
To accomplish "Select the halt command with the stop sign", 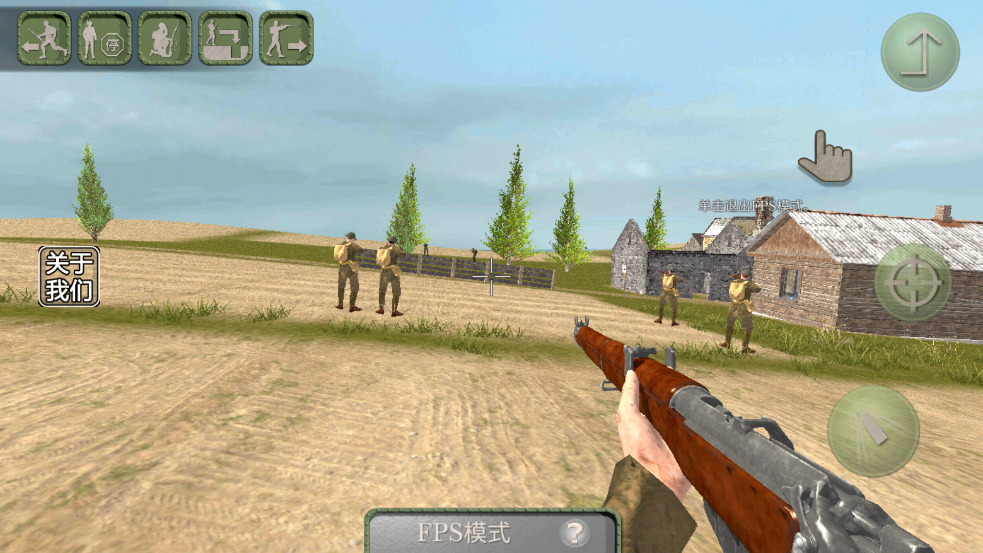I will coord(105,38).
